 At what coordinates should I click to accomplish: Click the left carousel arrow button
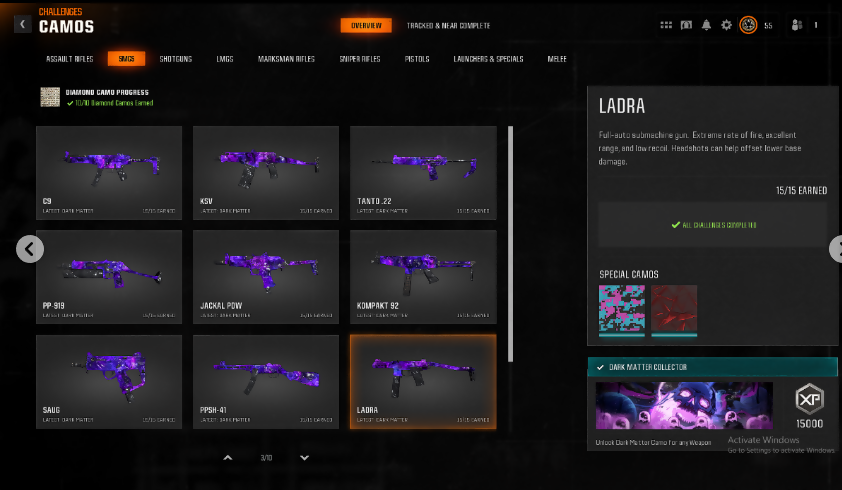pos(30,249)
